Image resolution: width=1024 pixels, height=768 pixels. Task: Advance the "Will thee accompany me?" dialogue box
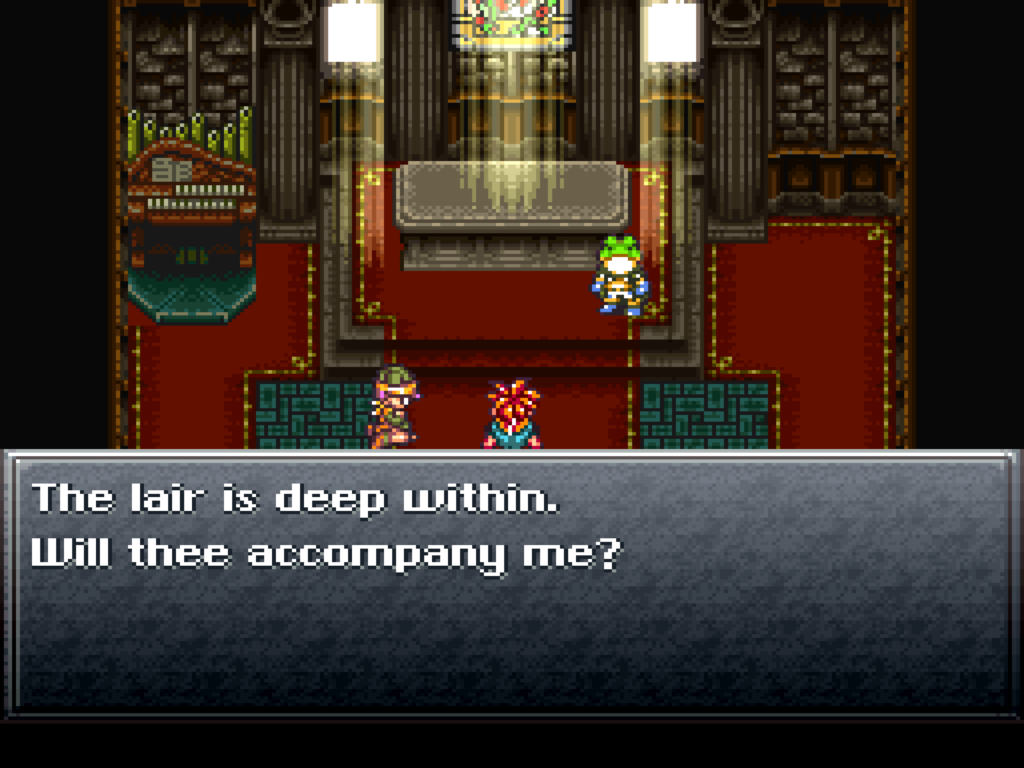point(511,583)
